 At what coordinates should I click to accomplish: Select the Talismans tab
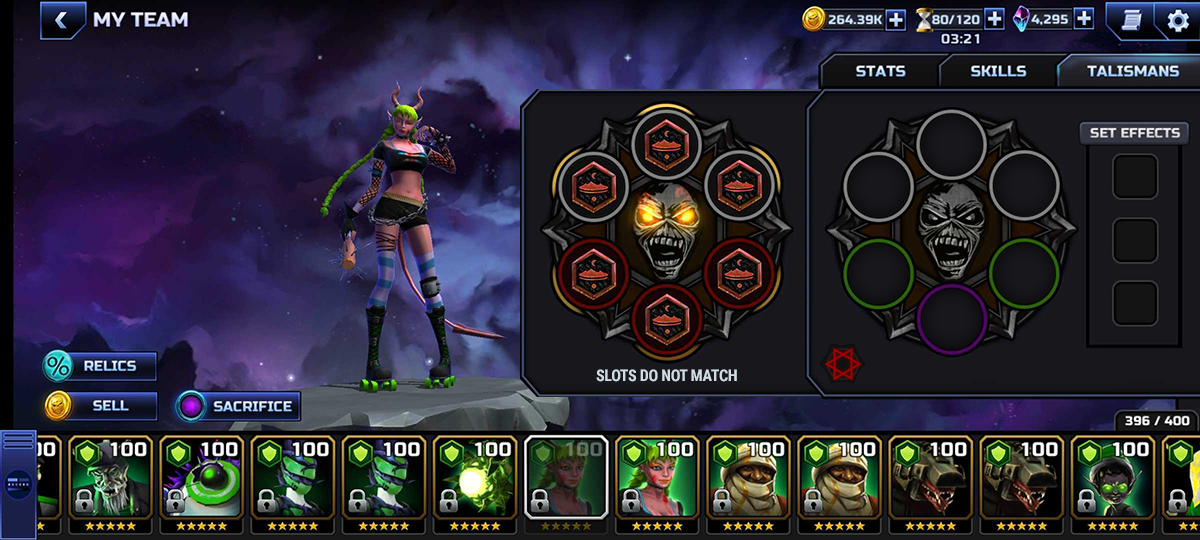pyautogui.click(x=1132, y=71)
